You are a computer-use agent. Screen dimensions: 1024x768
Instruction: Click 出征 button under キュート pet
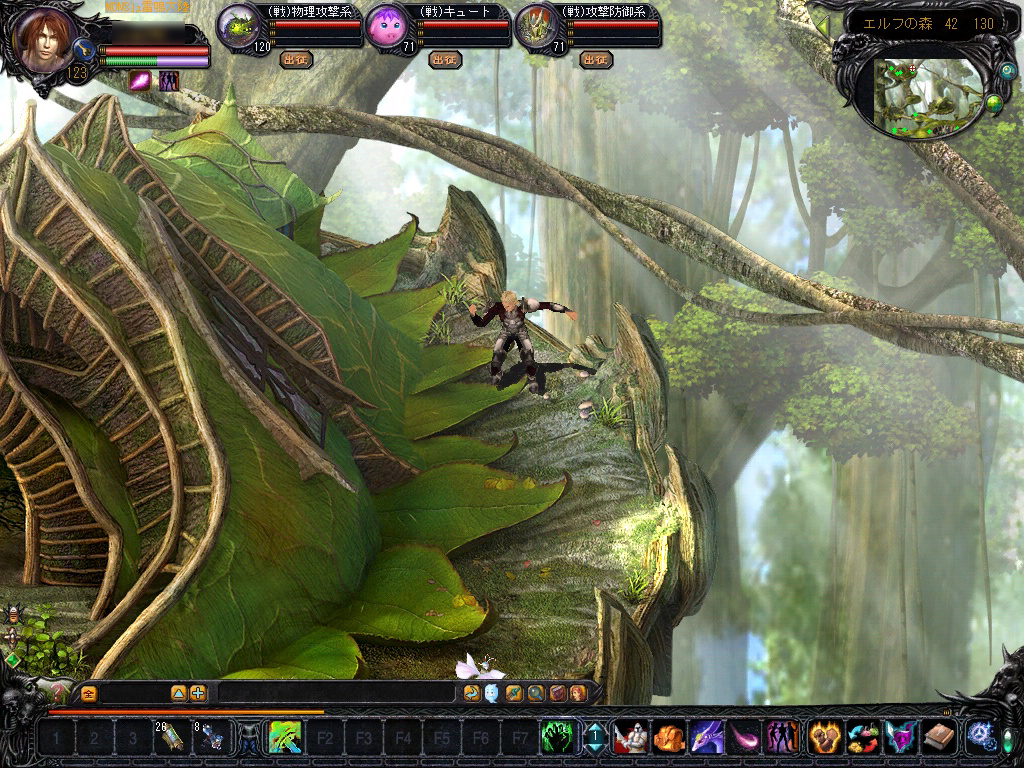pos(444,60)
